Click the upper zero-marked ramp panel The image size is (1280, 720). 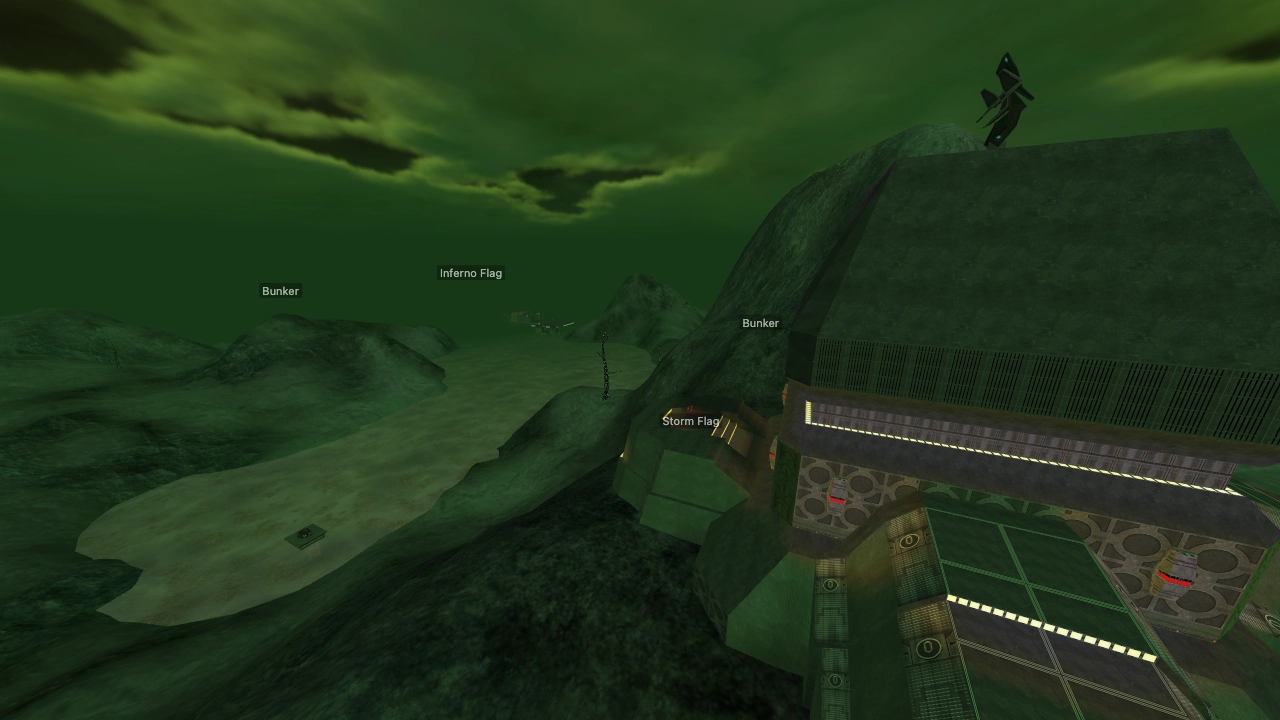909,540
